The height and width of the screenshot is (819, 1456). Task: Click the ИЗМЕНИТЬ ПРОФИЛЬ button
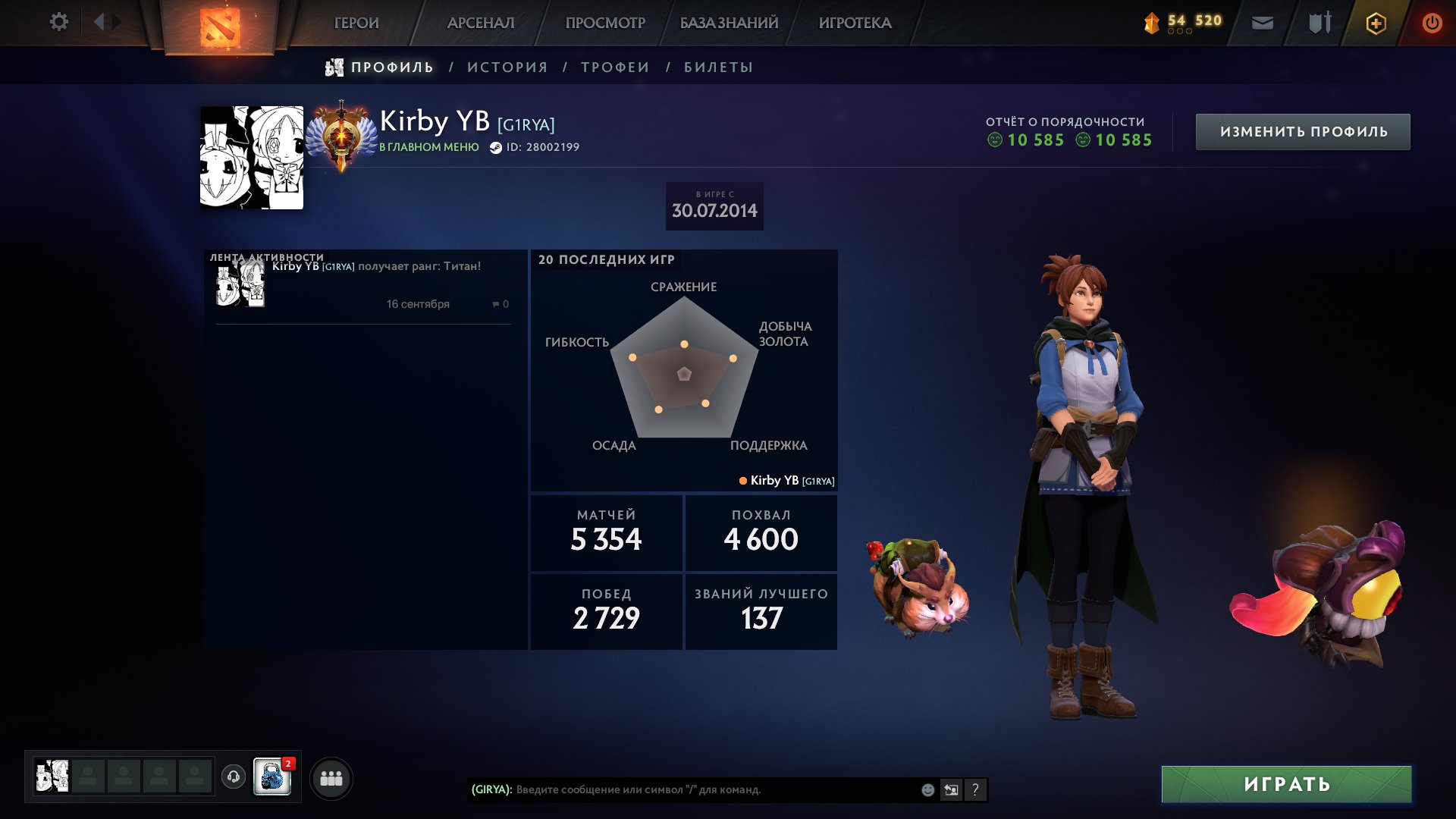tap(1303, 132)
